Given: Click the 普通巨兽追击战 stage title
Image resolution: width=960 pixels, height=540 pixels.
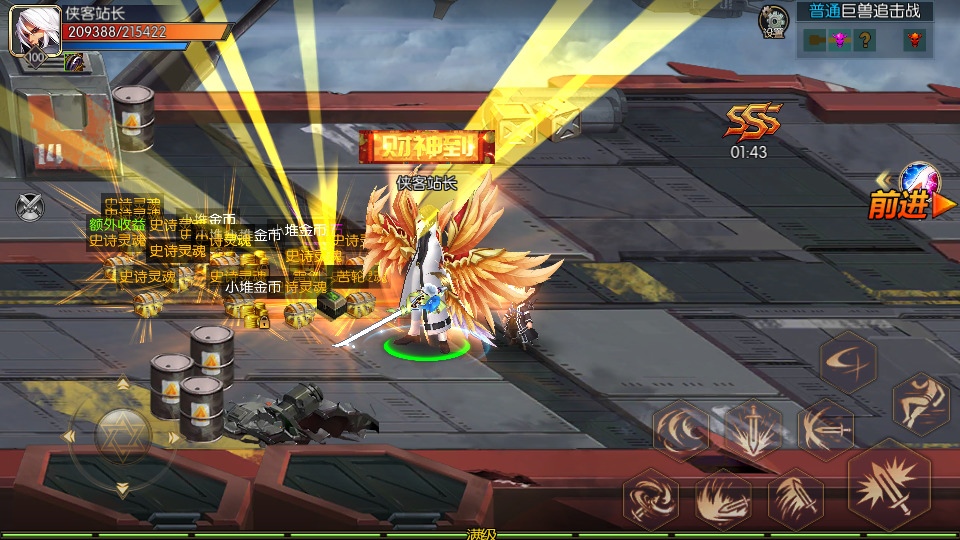Looking at the screenshot, I should (x=864, y=12).
